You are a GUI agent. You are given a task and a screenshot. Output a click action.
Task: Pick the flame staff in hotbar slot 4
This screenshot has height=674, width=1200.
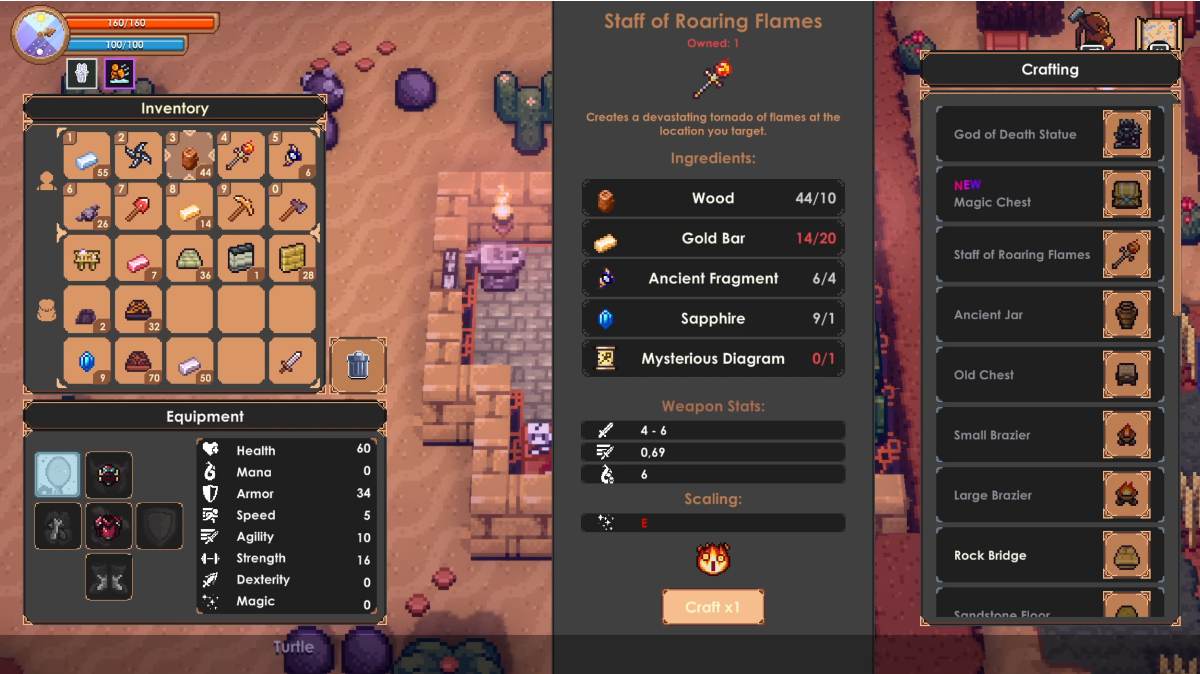[241, 156]
